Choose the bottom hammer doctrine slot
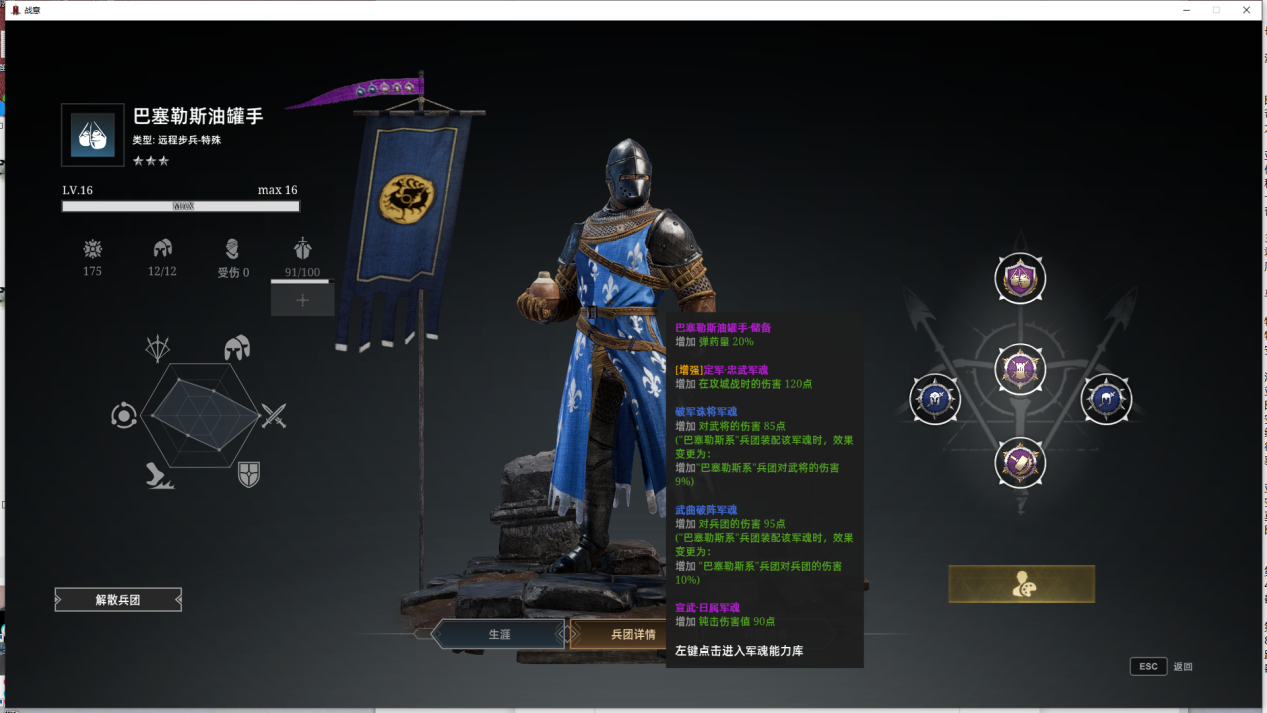The height and width of the screenshot is (713, 1267). 1020,463
